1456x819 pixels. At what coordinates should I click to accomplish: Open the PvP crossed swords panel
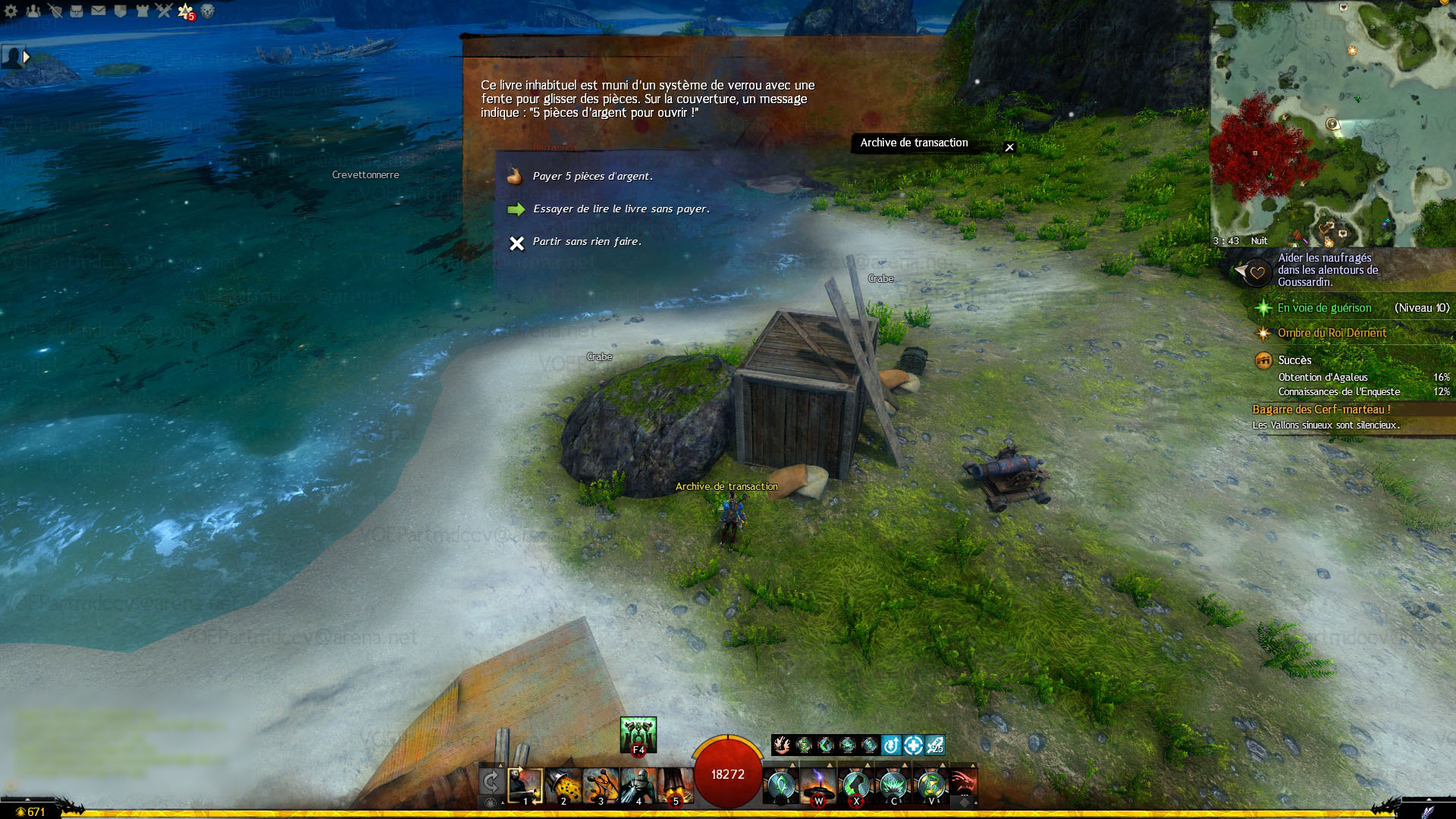tap(164, 11)
